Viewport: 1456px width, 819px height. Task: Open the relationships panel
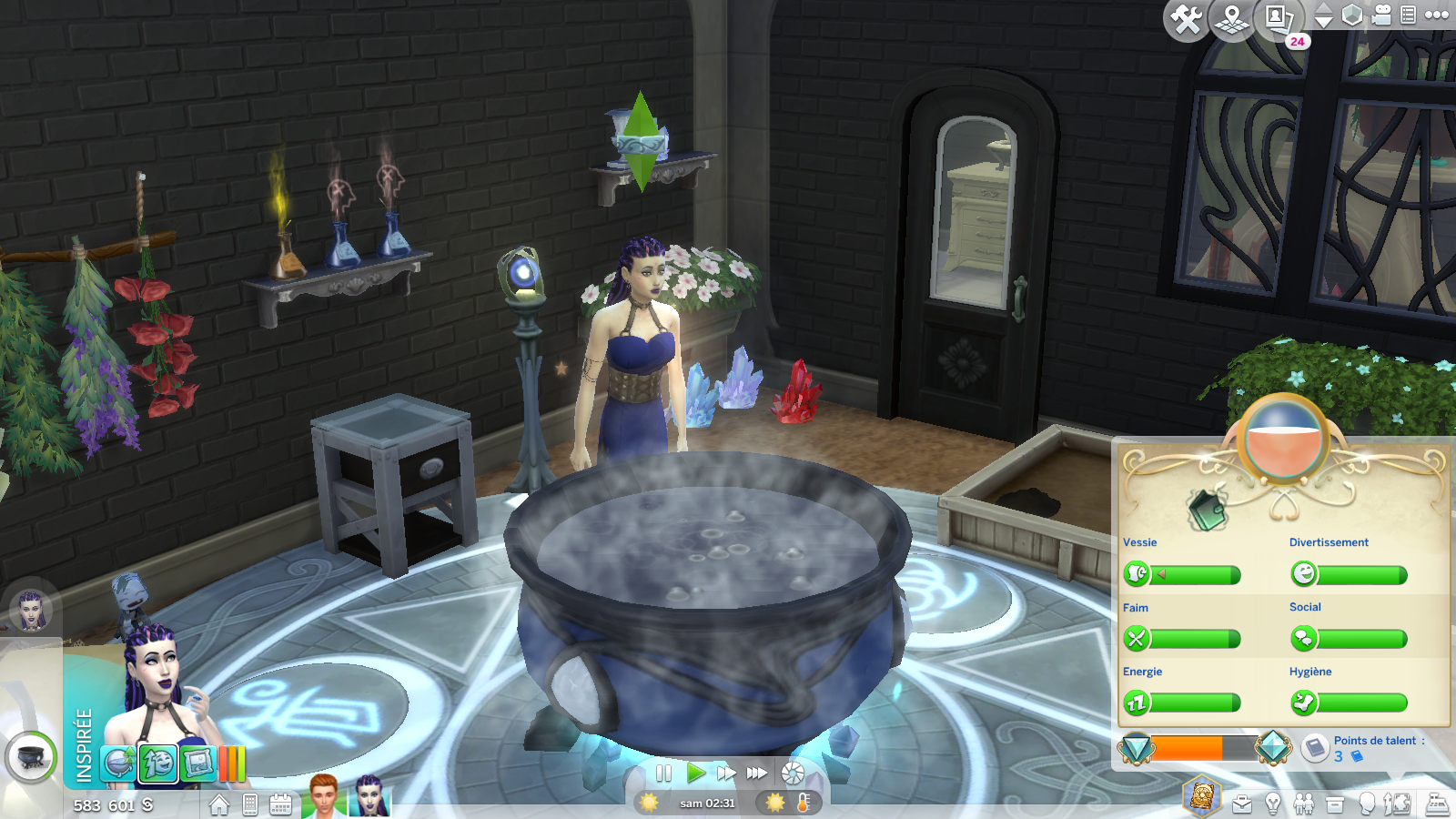coord(1303,804)
